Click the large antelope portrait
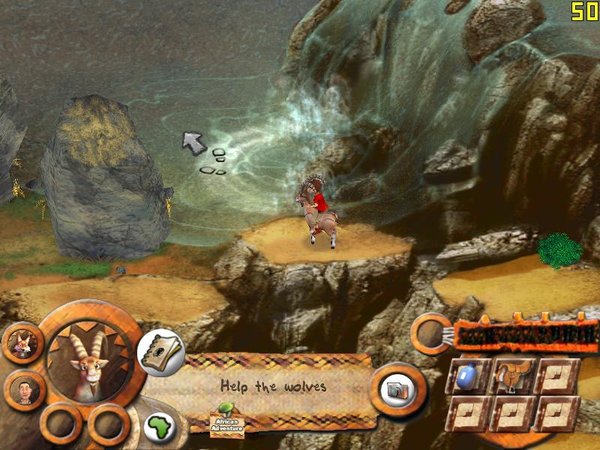Image resolution: width=600 pixels, height=450 pixels. [x=92, y=362]
